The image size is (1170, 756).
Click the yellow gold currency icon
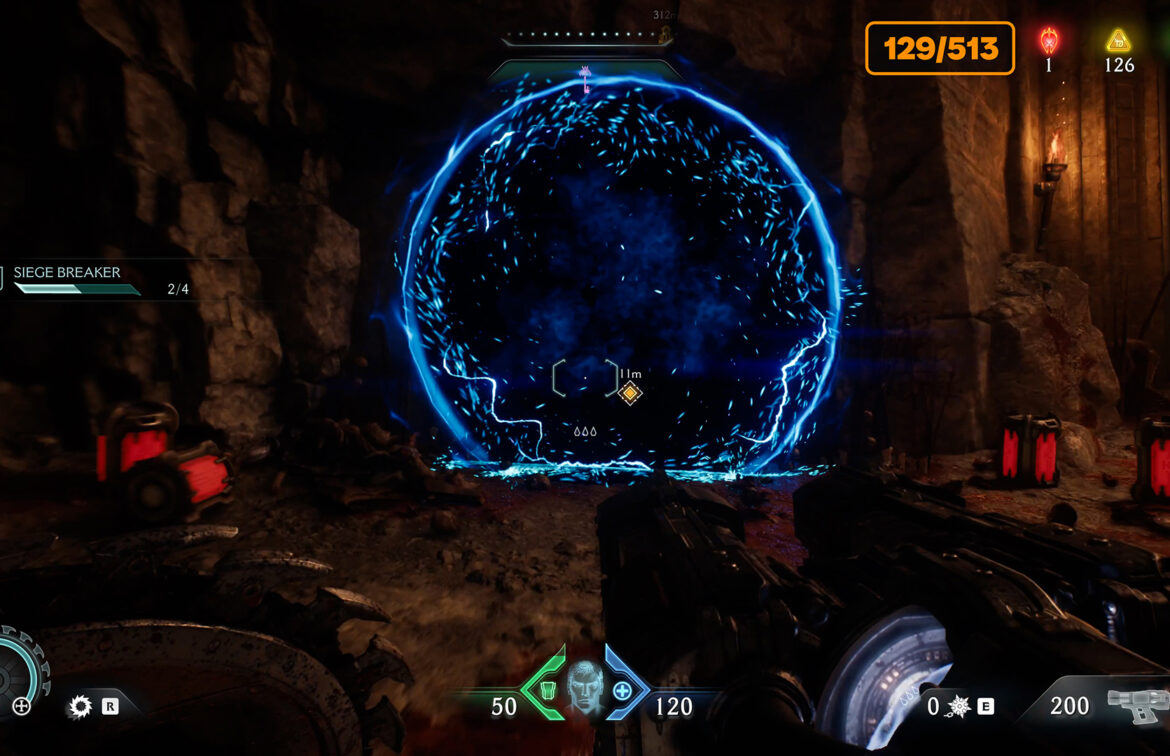pos(1118,41)
